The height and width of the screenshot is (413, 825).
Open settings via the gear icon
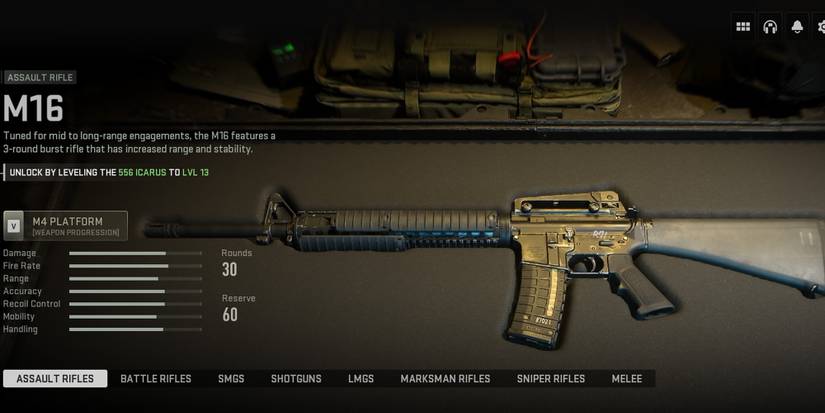pos(820,27)
